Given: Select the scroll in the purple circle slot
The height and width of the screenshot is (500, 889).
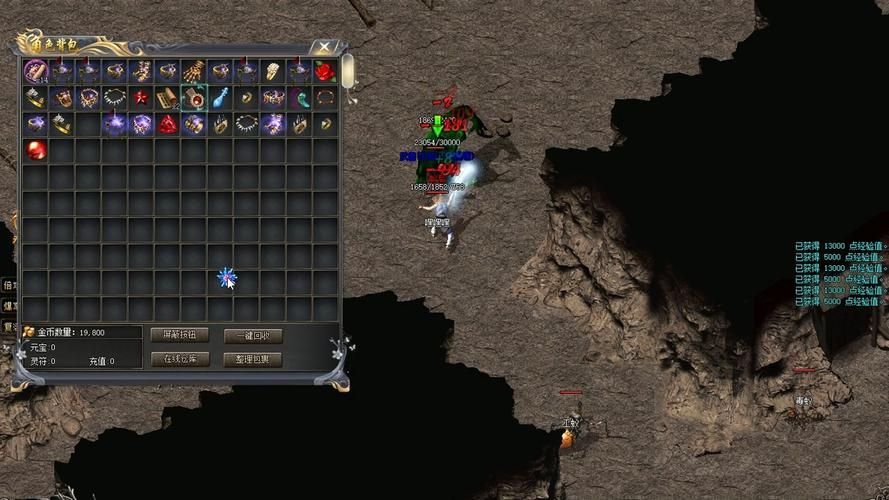Looking at the screenshot, I should [36, 71].
